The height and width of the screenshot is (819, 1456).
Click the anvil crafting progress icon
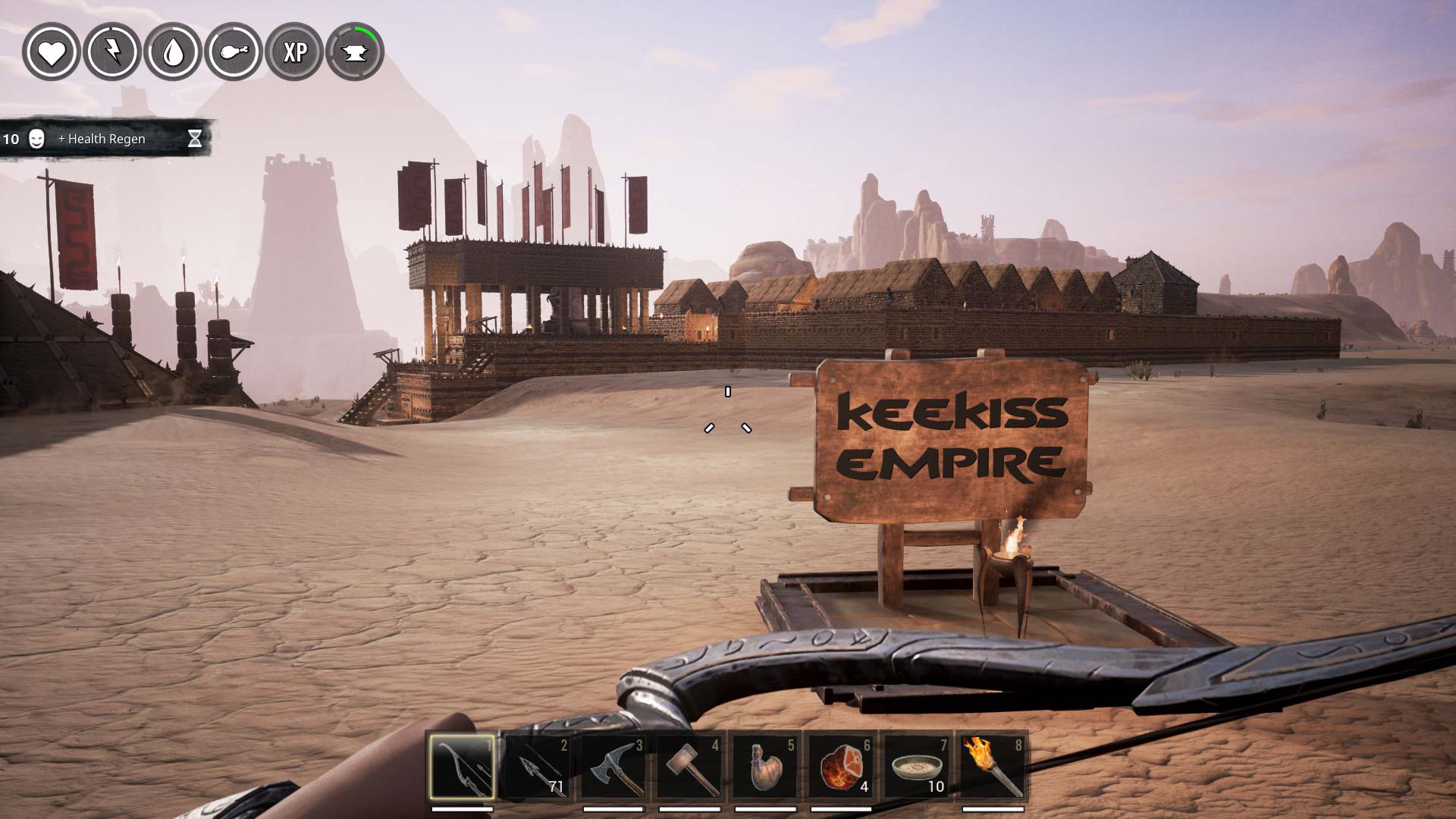[x=355, y=52]
